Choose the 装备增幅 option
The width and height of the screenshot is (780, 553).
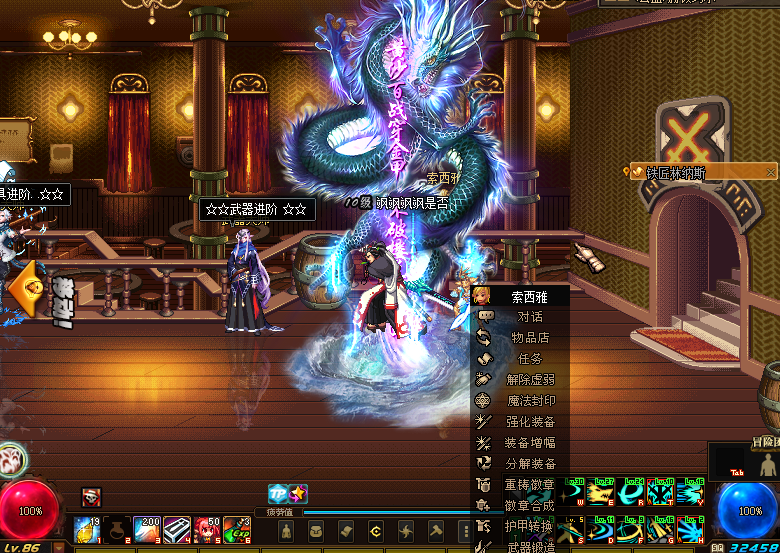pos(530,443)
